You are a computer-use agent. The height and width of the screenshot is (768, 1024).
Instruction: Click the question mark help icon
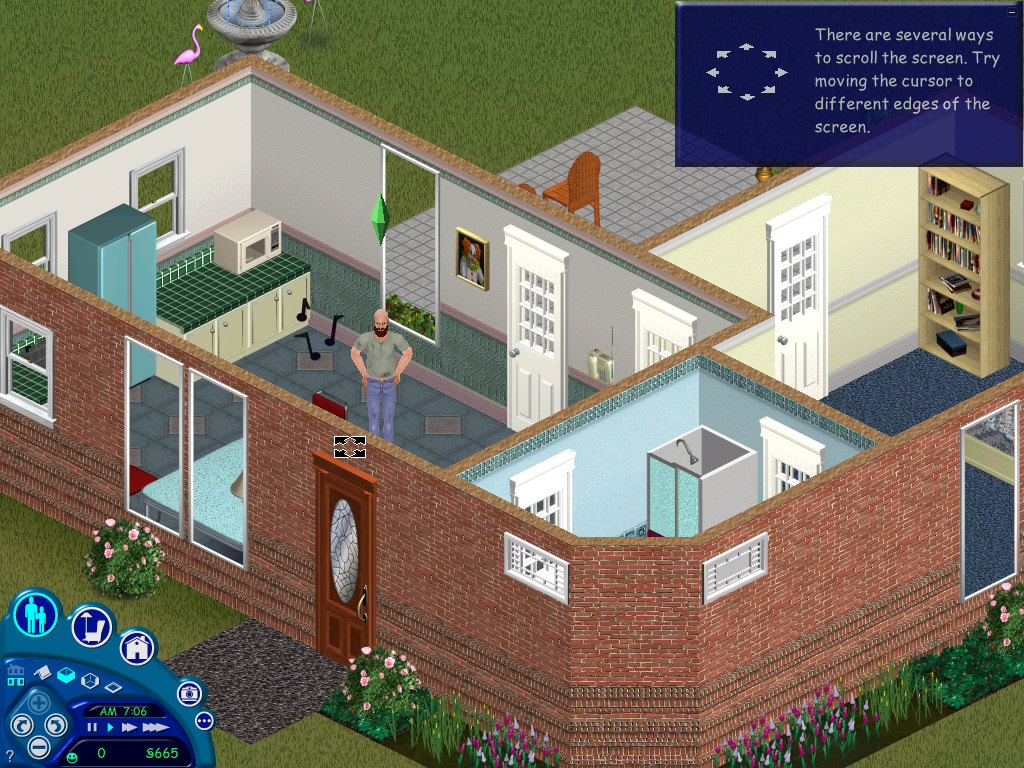(9, 755)
